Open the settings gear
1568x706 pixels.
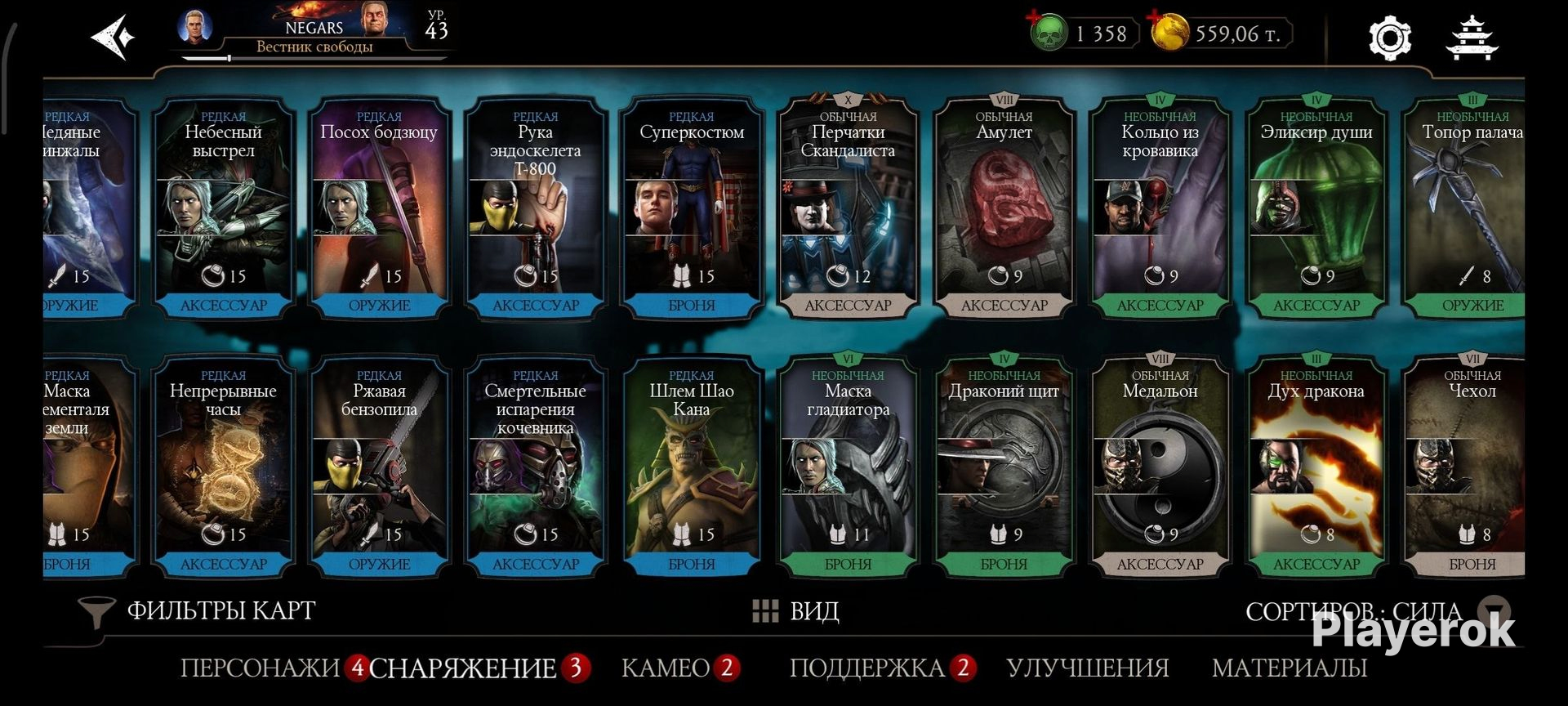(1389, 38)
